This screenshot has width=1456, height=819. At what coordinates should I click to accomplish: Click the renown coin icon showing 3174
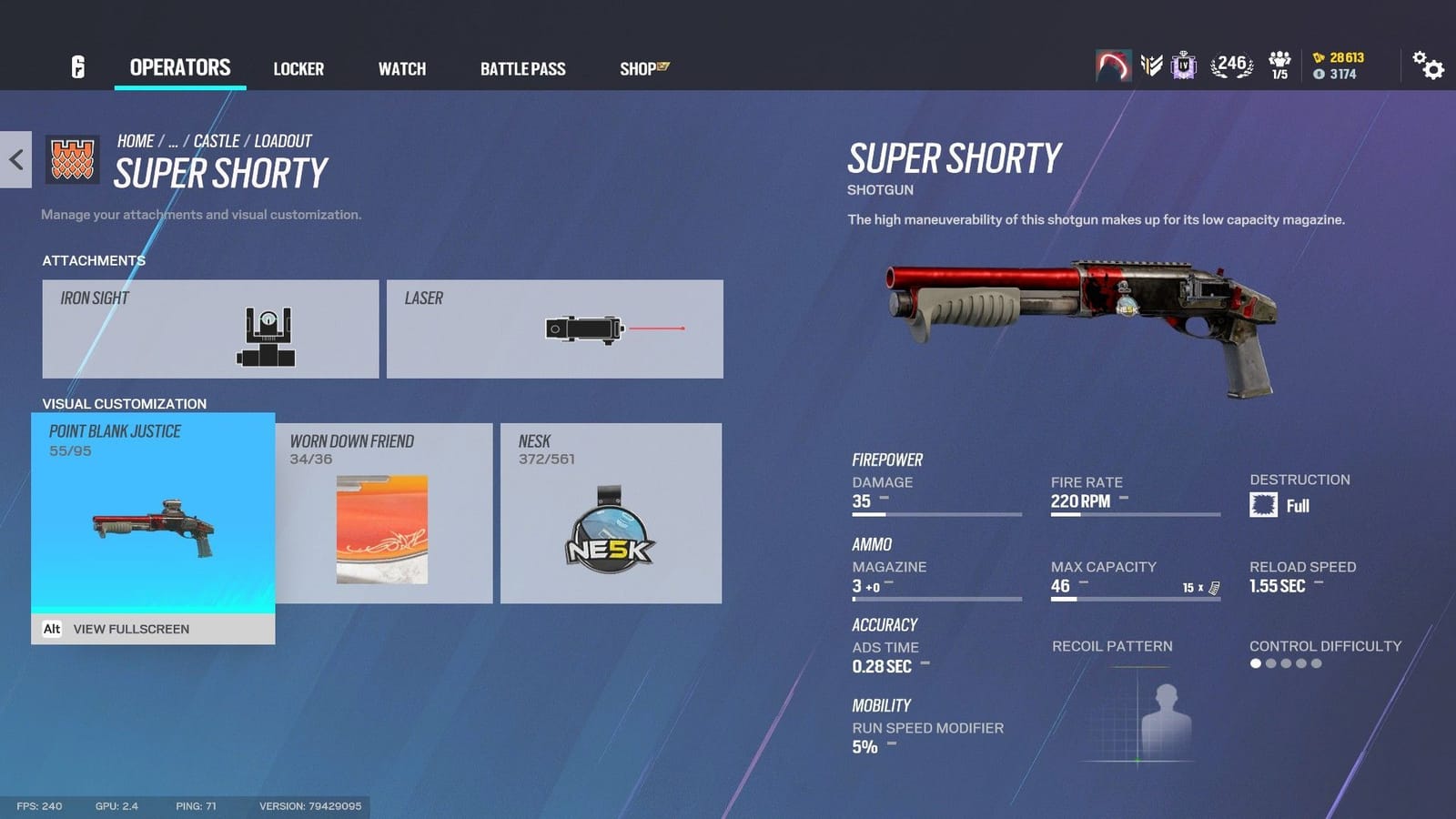coord(1319,73)
